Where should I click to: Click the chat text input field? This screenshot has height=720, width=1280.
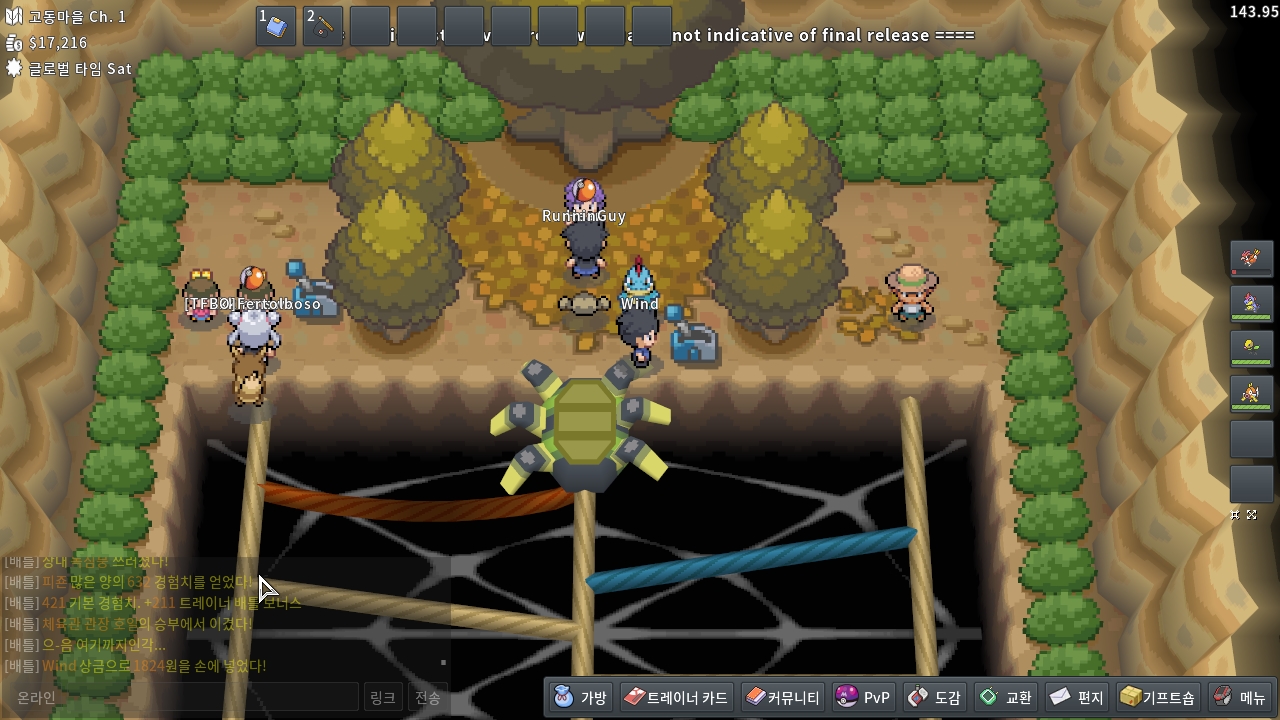click(x=180, y=697)
